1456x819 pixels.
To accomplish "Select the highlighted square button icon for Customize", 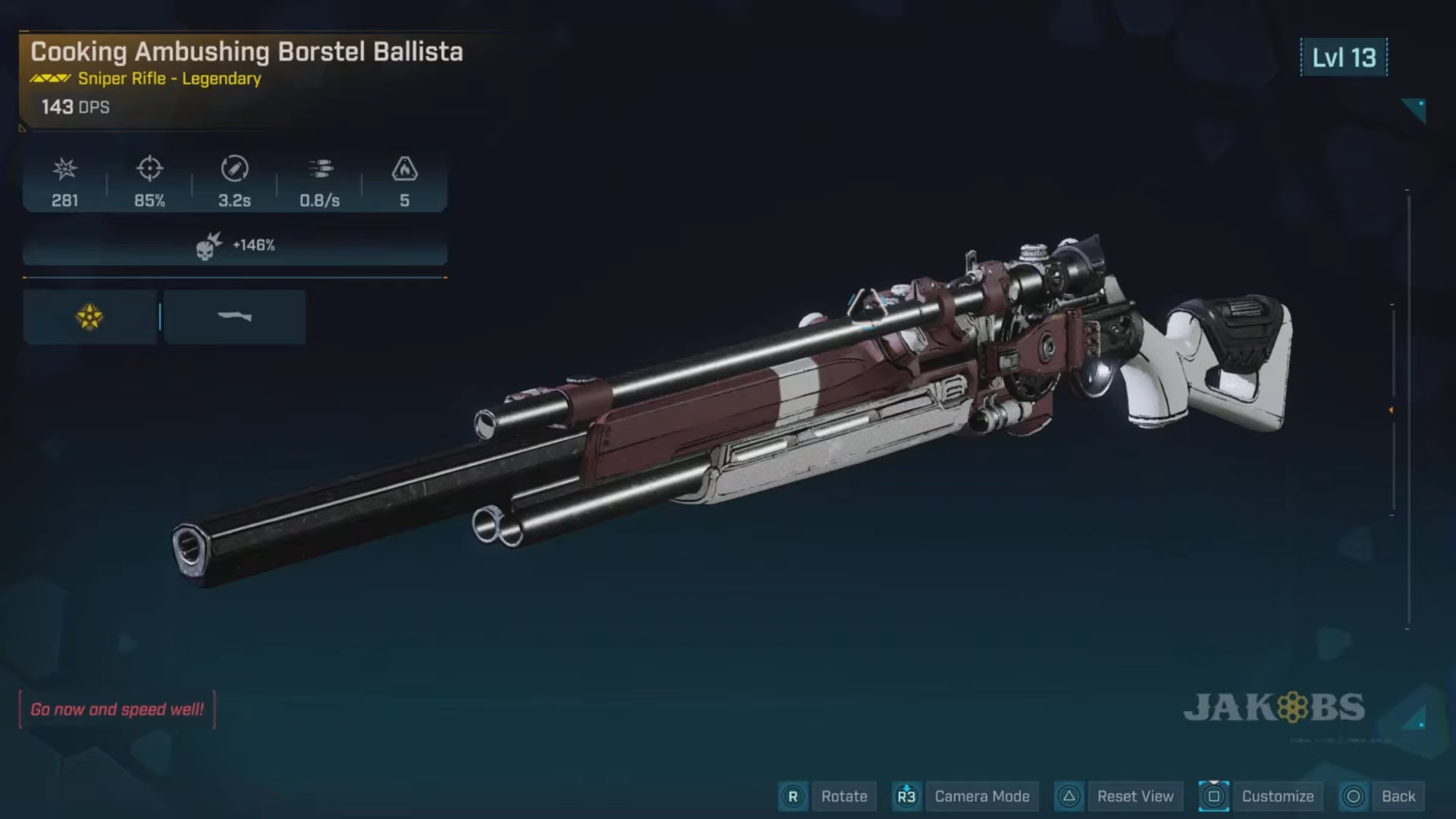I will point(1215,796).
